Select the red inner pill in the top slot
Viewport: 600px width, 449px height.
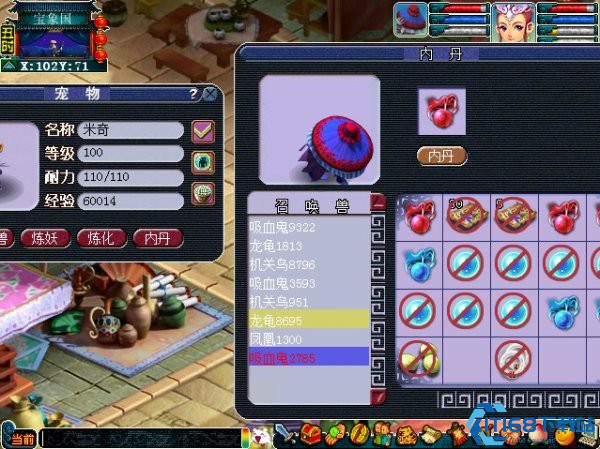tap(440, 112)
